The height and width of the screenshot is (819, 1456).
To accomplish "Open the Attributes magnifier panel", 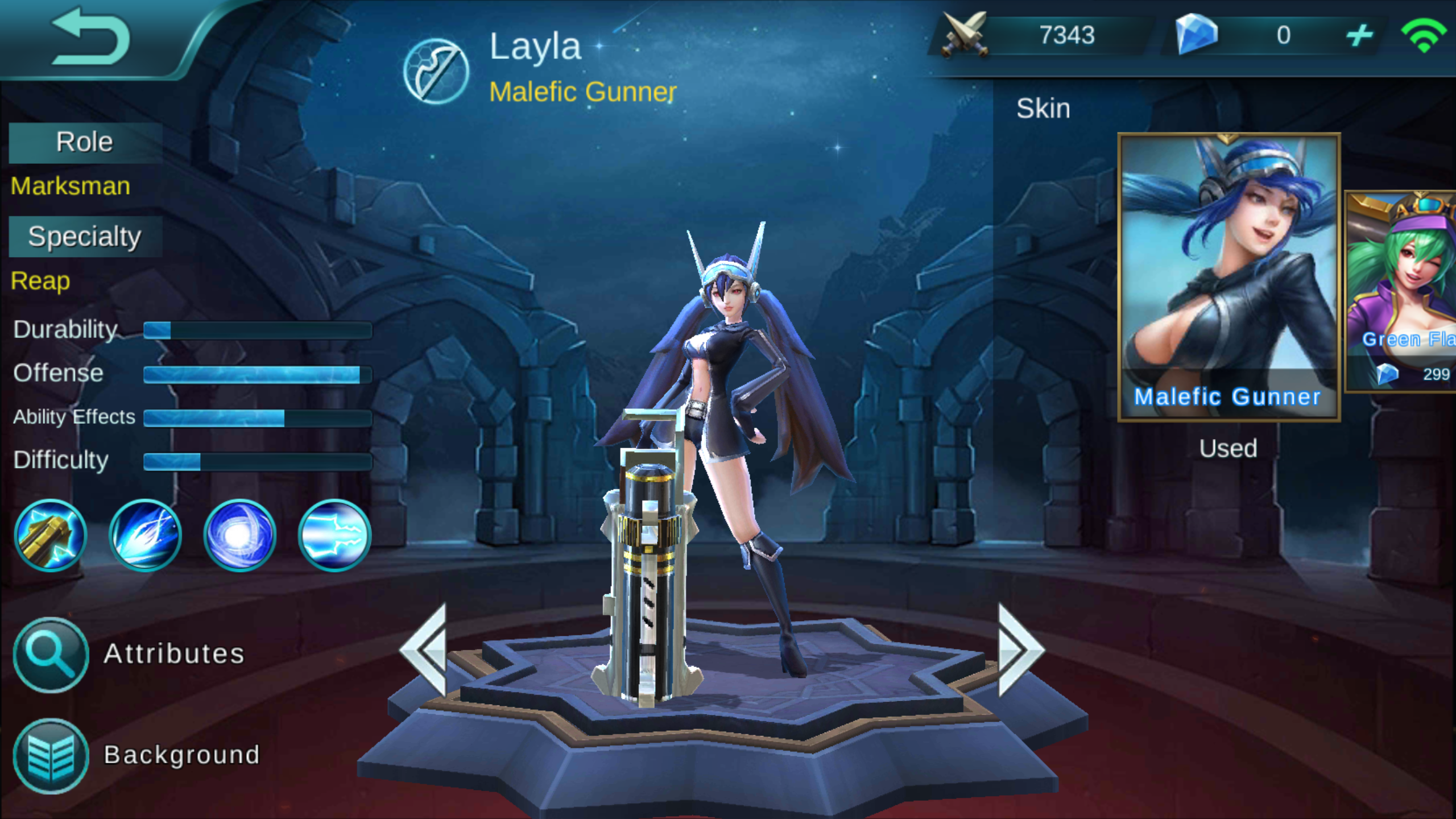I will click(50, 653).
